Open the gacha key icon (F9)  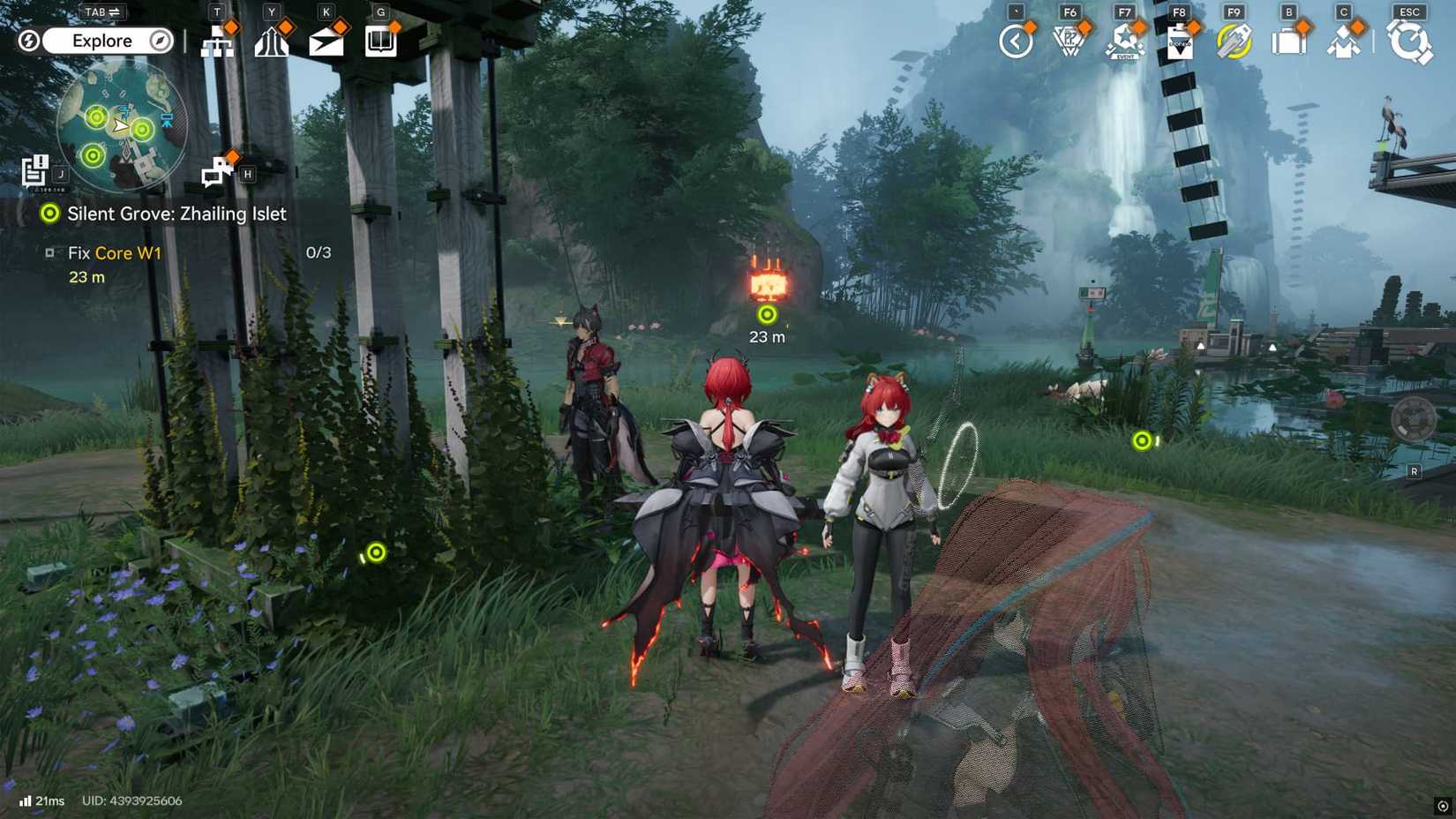(1233, 41)
